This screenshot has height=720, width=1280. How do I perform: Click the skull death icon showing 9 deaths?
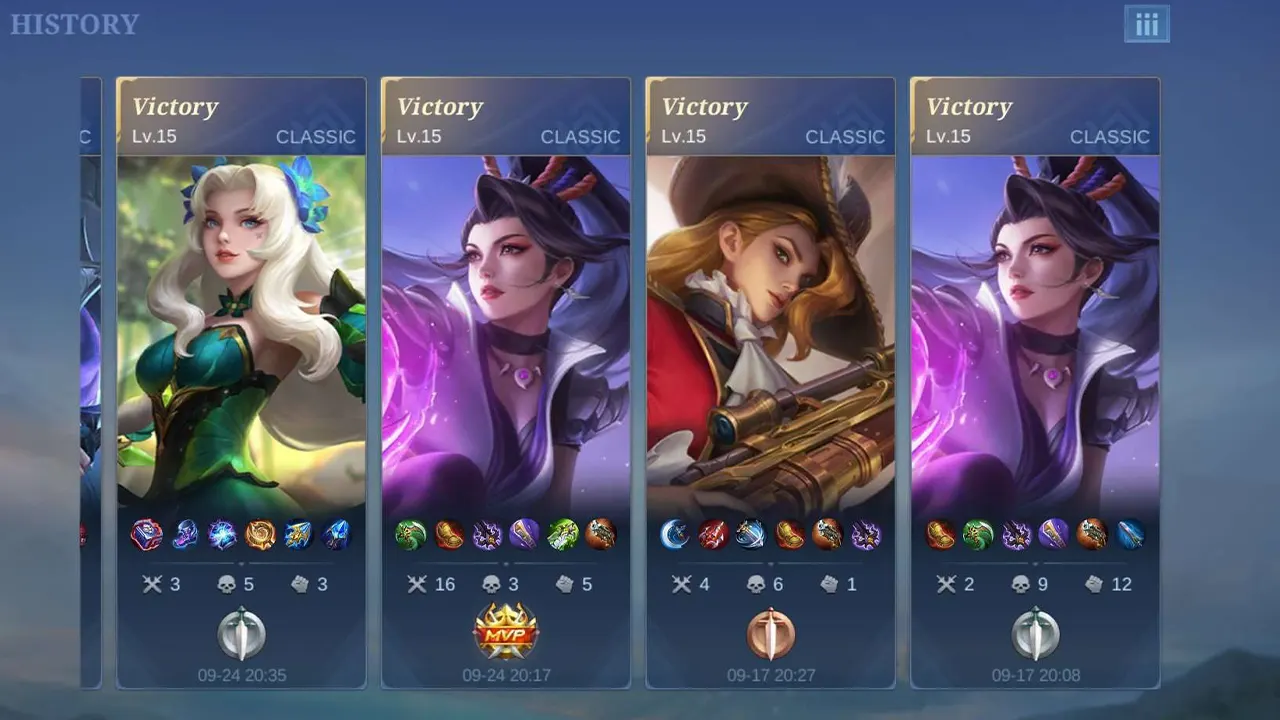(1022, 584)
